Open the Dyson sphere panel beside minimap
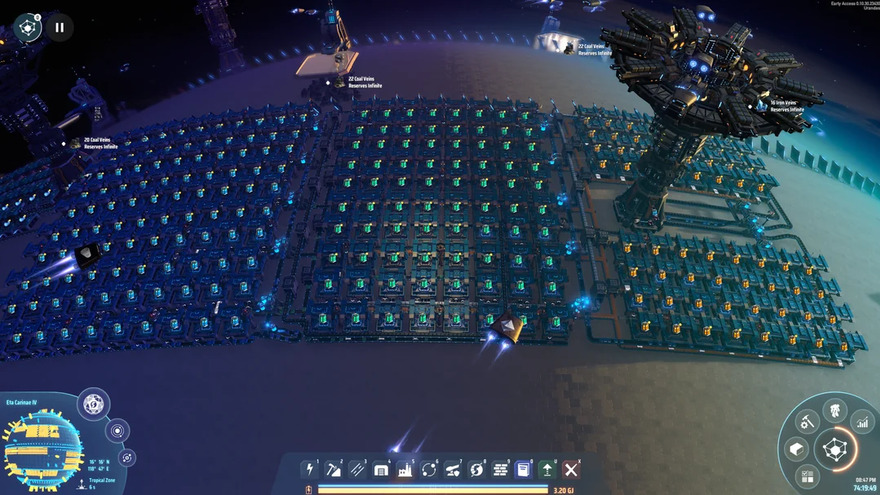This screenshot has height=495, width=880. pyautogui.click(x=93, y=405)
